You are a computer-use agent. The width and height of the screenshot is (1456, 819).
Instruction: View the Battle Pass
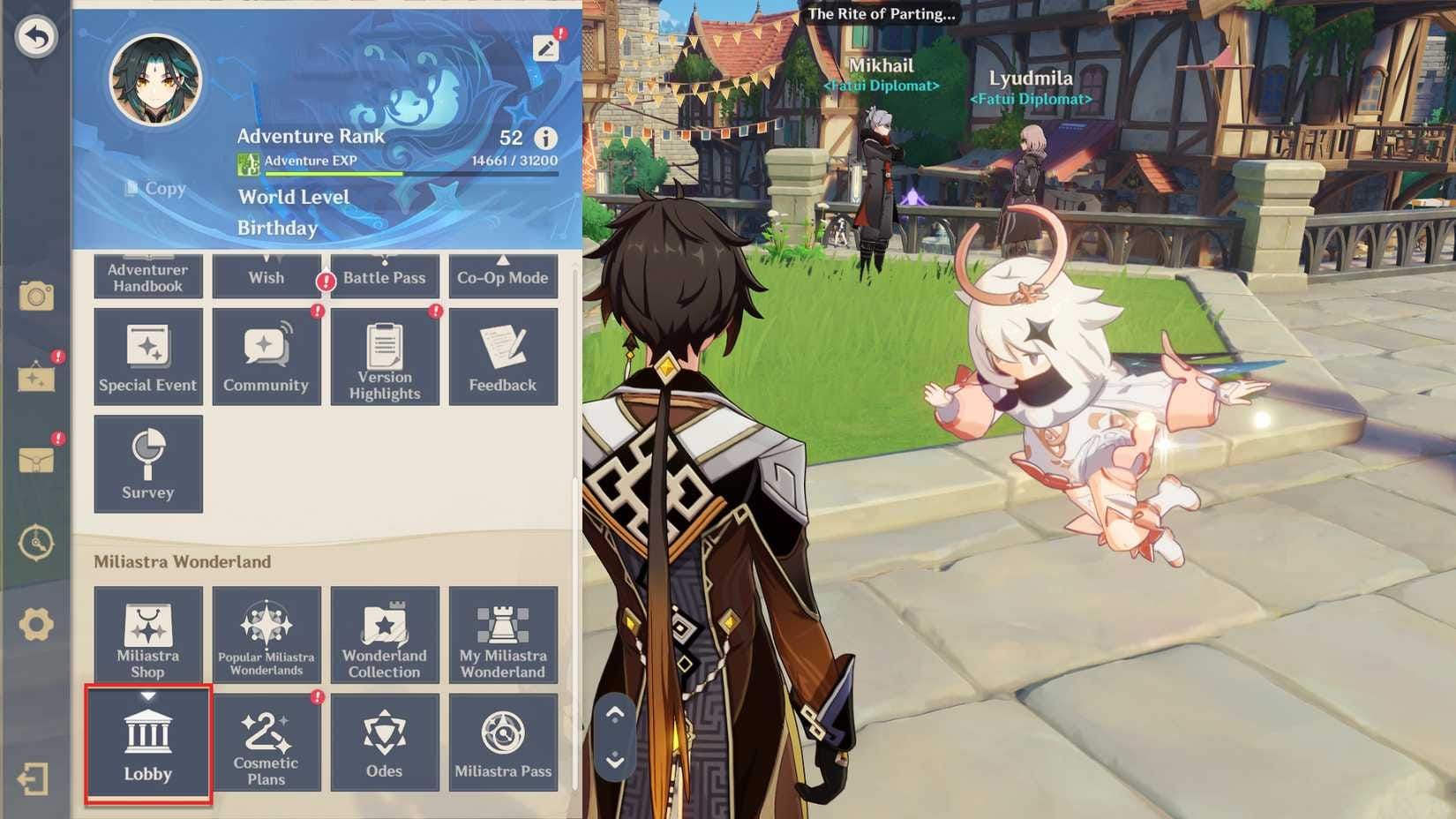point(385,274)
